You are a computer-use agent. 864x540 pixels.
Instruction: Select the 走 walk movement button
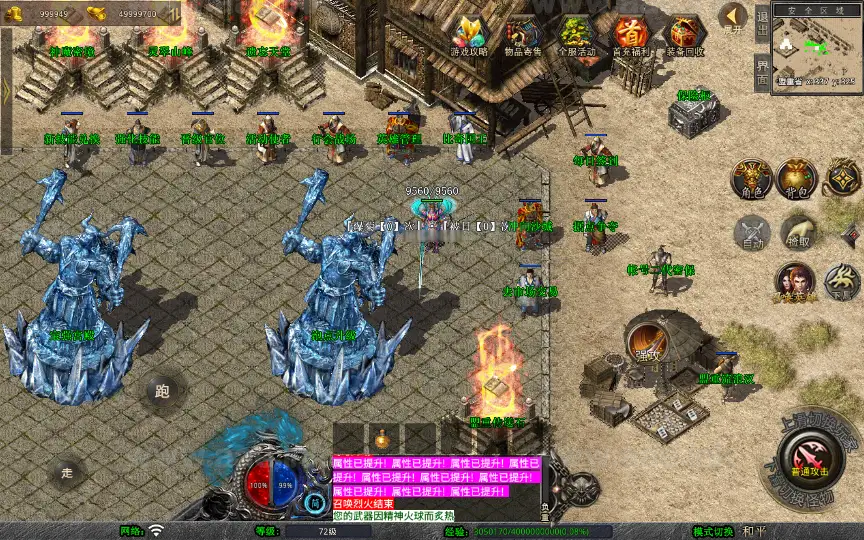click(x=67, y=471)
